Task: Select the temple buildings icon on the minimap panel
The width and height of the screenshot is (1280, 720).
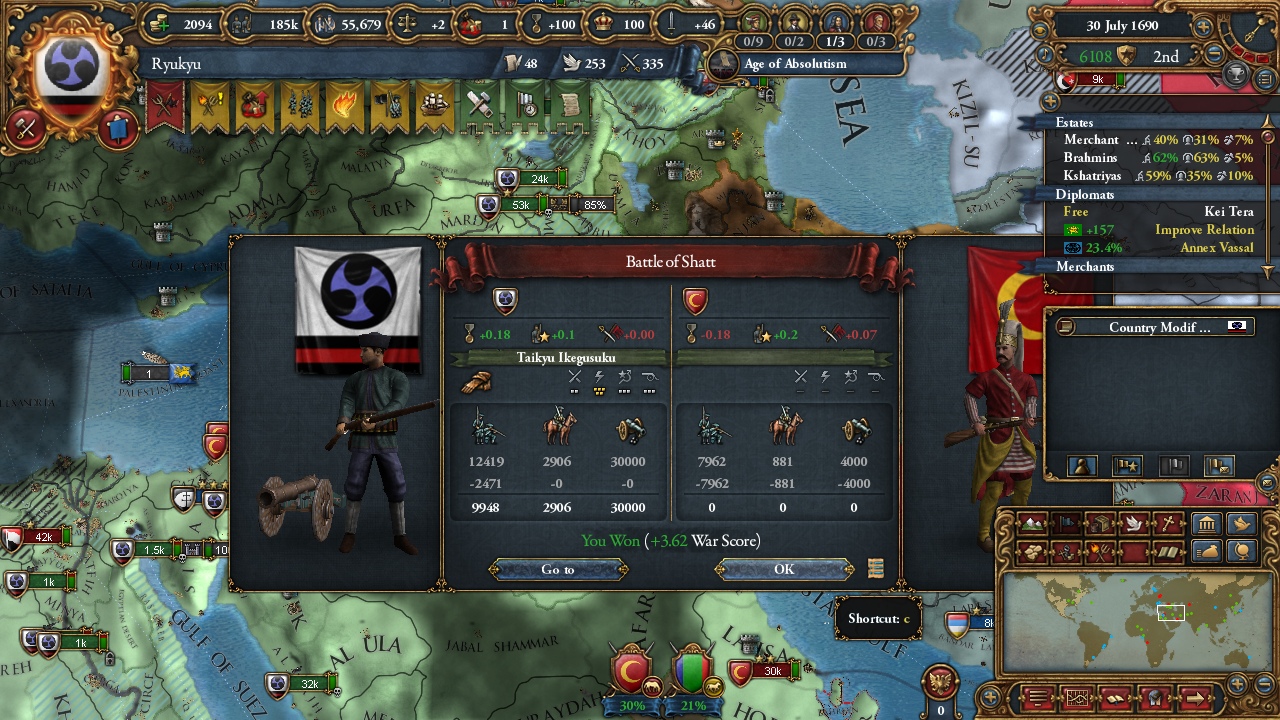Action: point(1207,524)
